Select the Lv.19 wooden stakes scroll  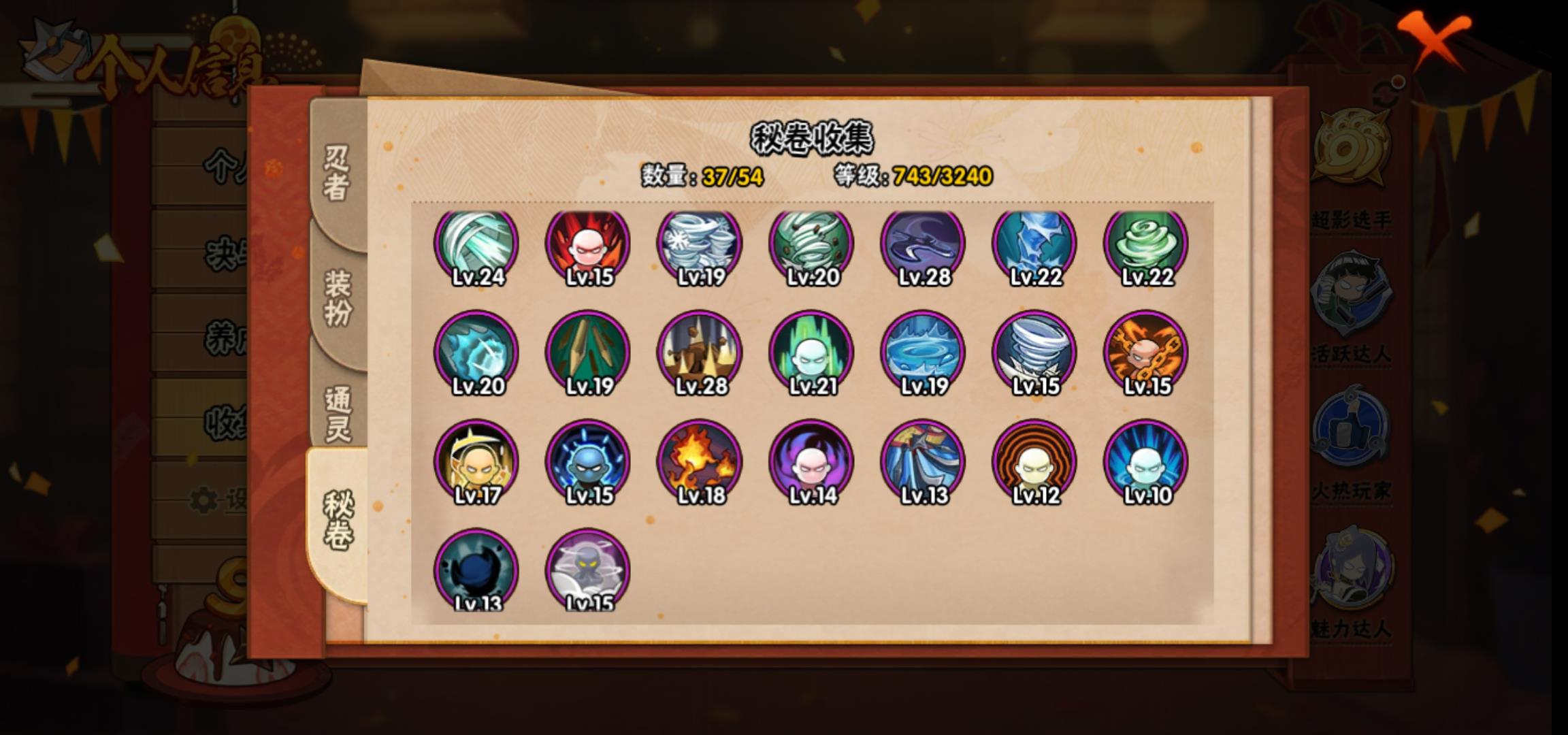point(588,354)
